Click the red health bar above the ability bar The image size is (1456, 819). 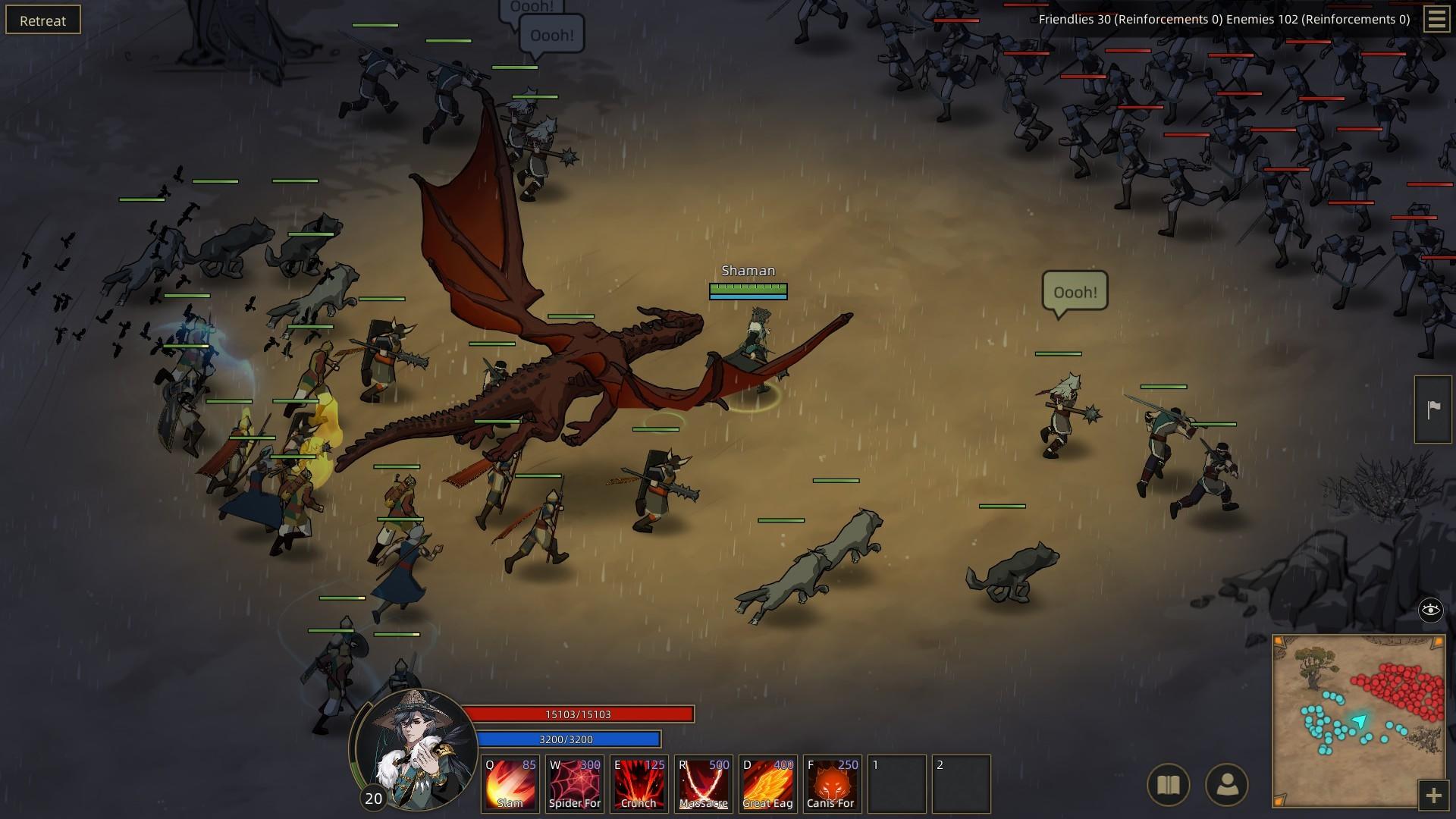tap(581, 714)
